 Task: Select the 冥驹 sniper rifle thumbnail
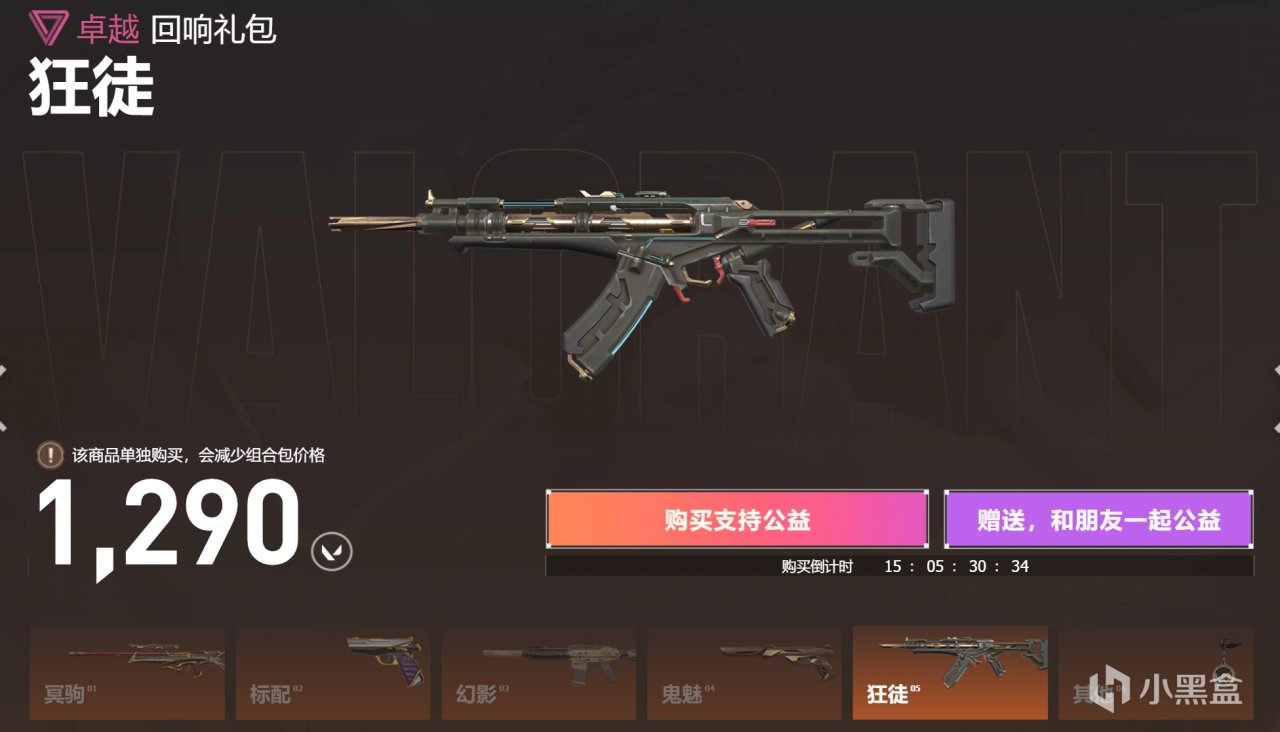(127, 672)
